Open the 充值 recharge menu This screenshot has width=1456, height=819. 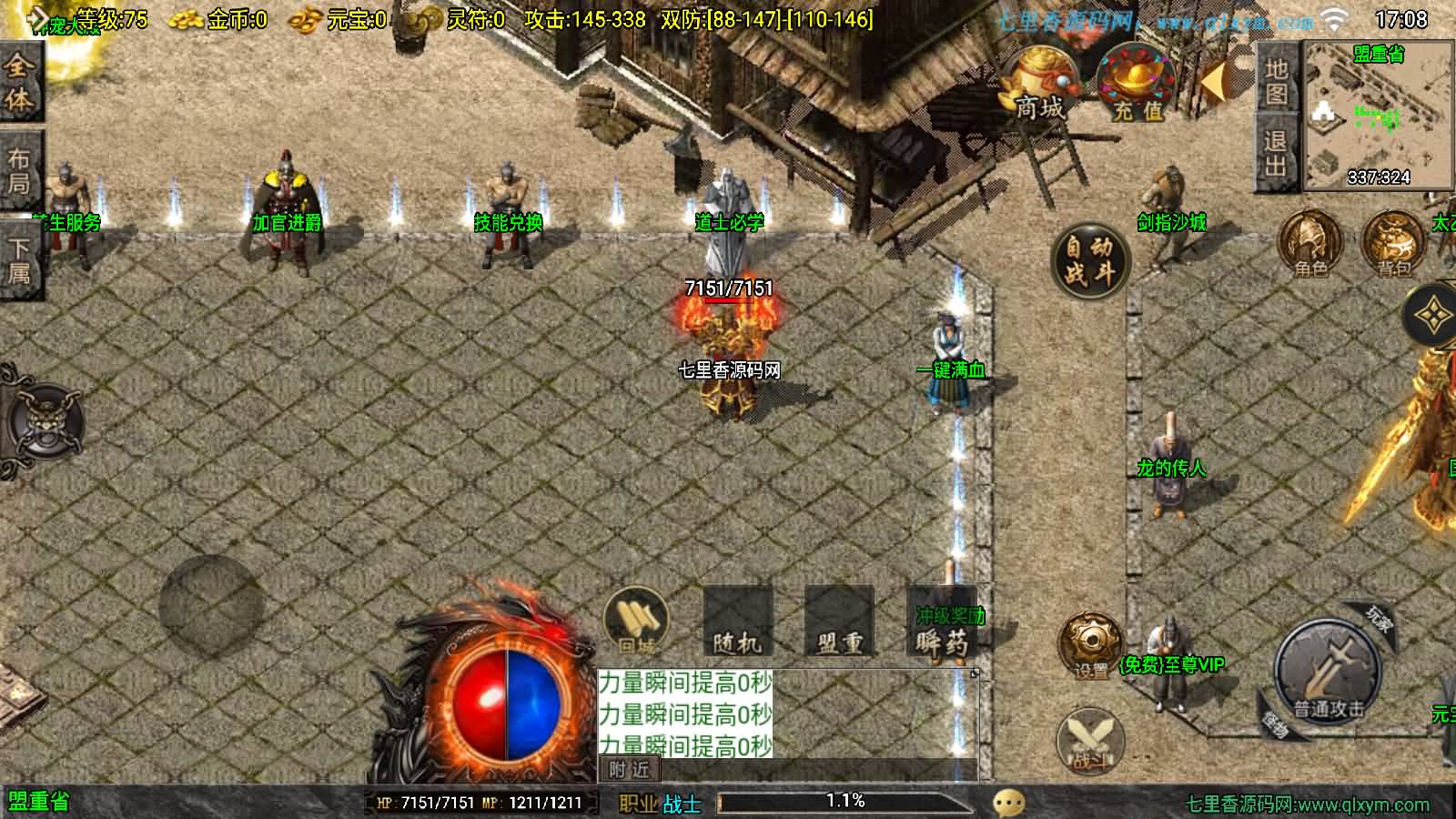tap(1134, 85)
